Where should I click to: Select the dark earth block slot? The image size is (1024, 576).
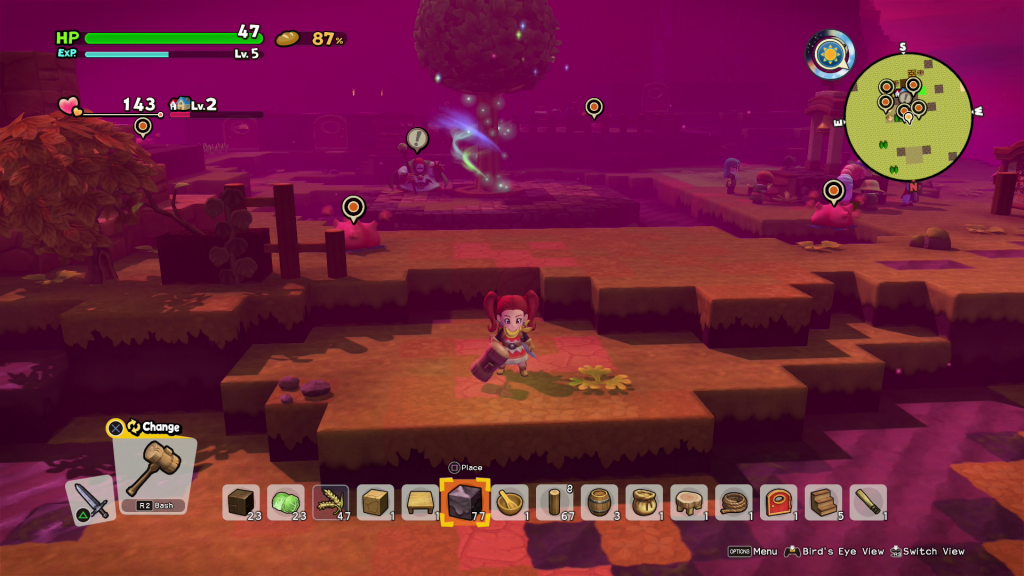pos(241,502)
